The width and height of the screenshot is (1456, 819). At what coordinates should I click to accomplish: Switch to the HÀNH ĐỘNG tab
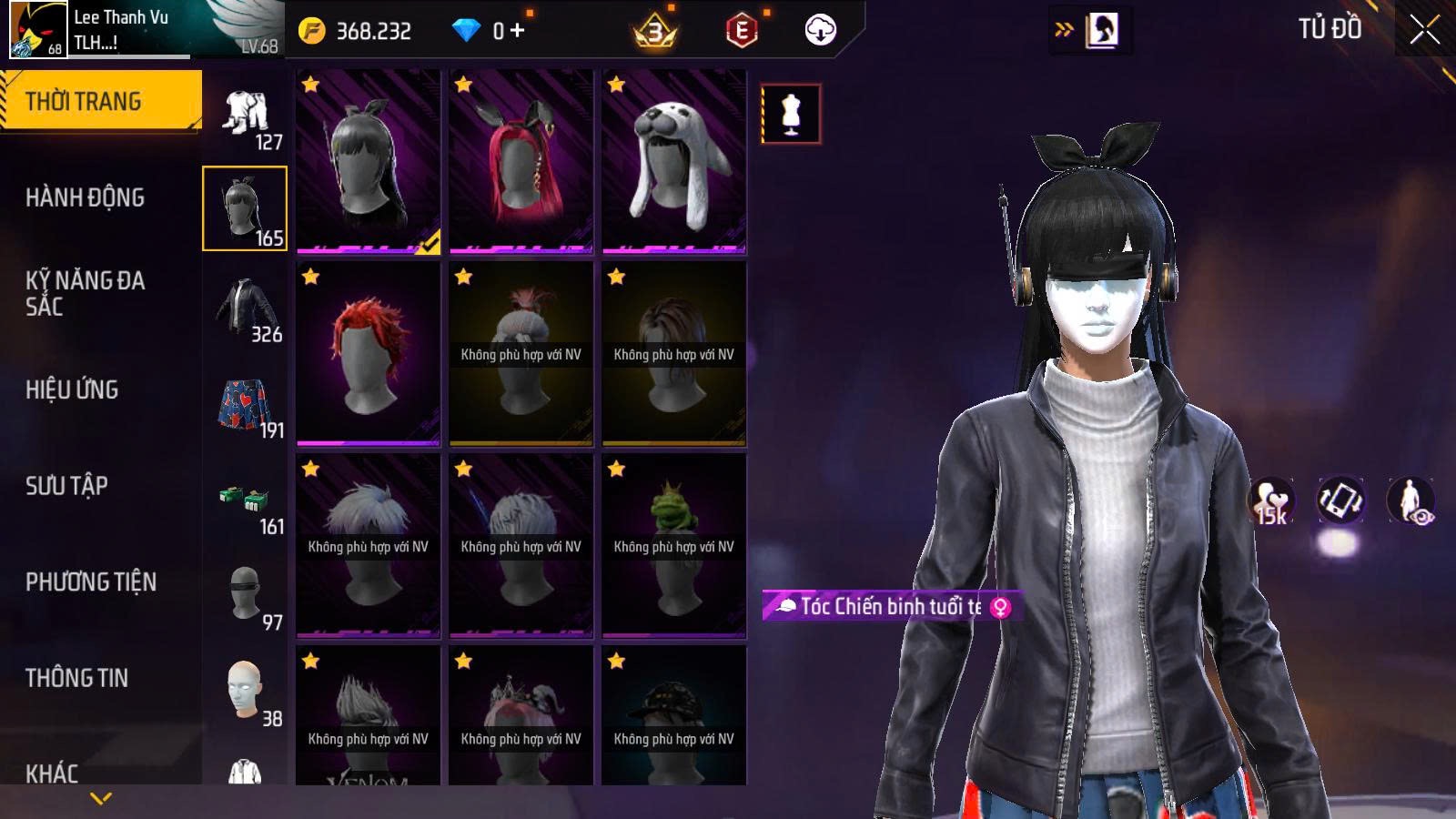tap(85, 197)
